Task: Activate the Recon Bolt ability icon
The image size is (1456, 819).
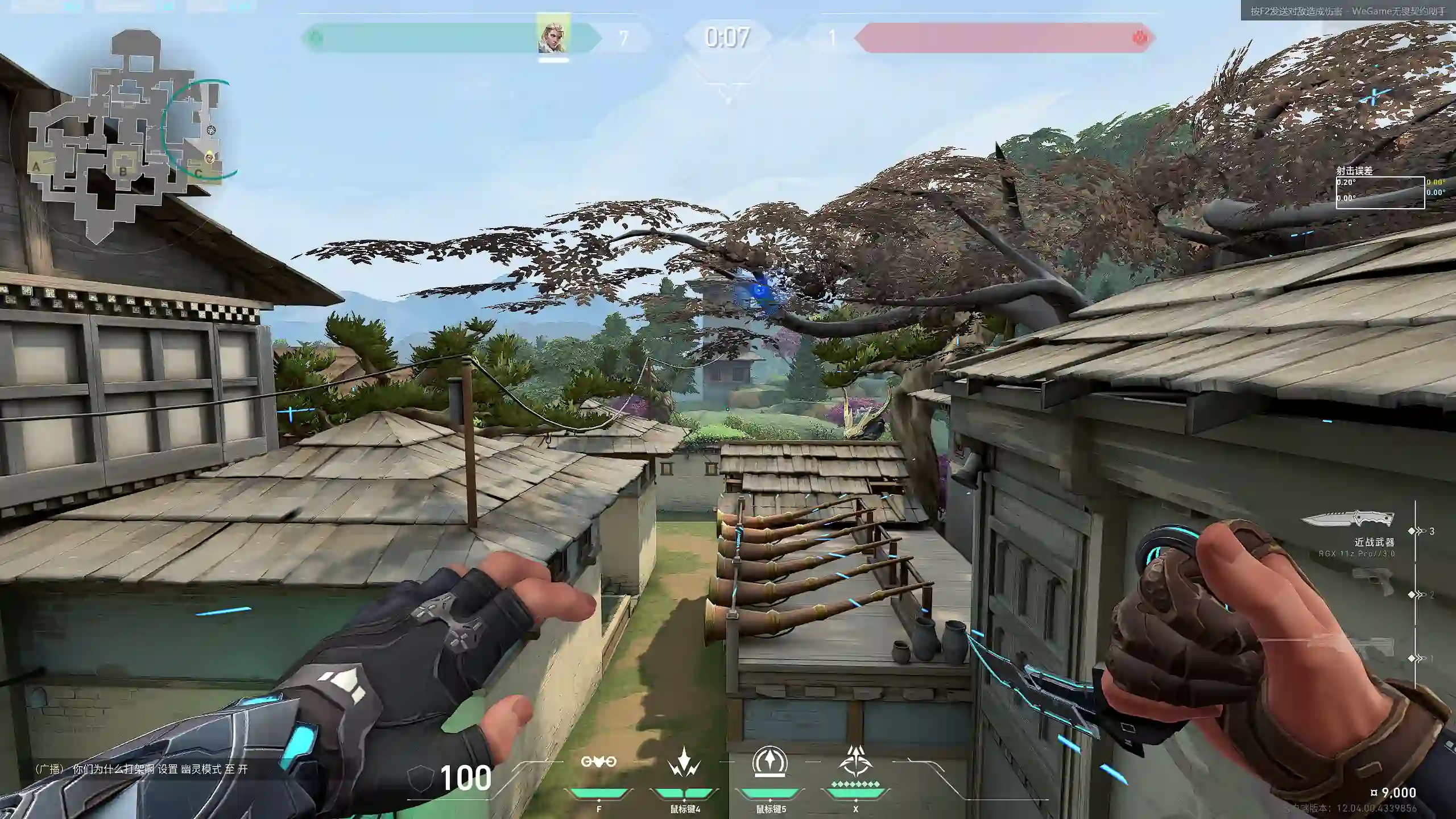Action: 770,762
